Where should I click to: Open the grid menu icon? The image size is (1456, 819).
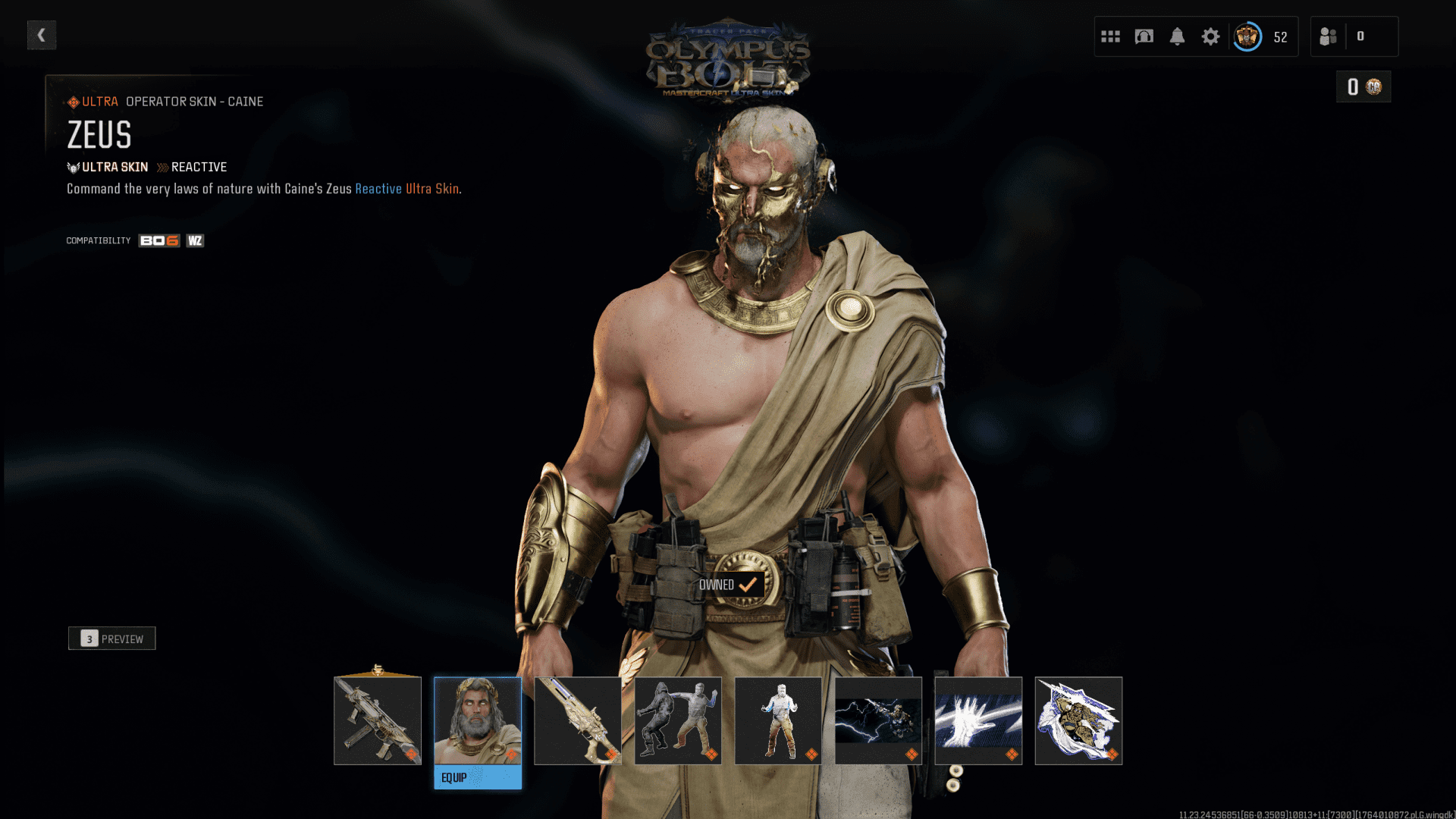[1110, 36]
